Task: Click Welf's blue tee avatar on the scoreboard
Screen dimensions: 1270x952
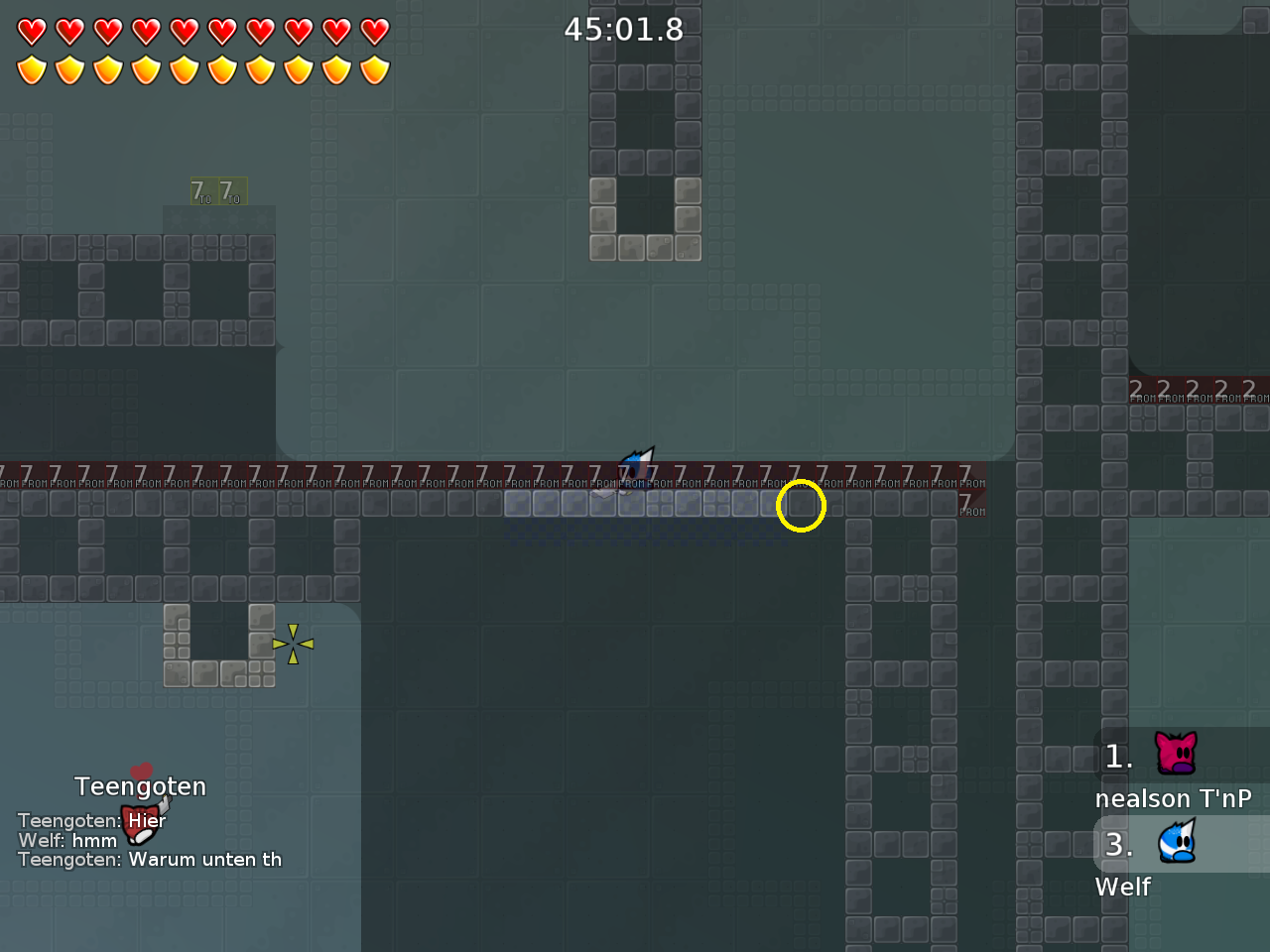Action: tap(1179, 842)
